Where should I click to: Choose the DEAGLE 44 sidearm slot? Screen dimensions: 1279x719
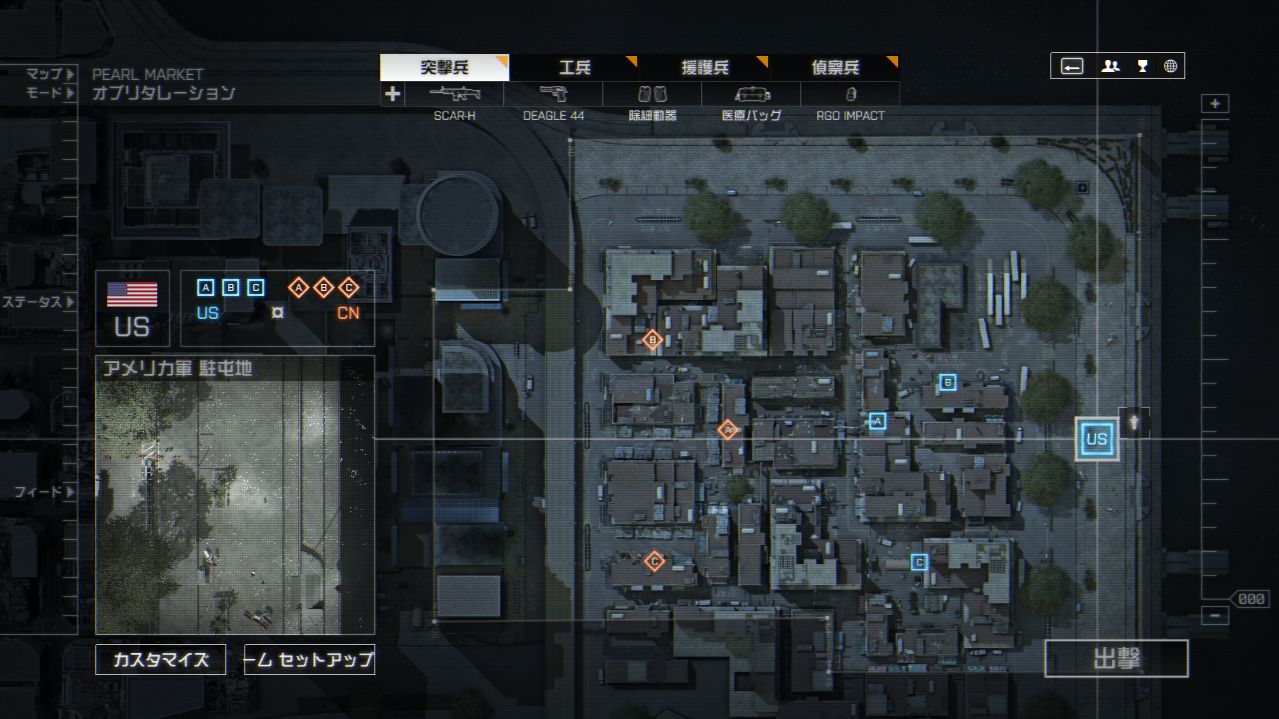pyautogui.click(x=553, y=95)
